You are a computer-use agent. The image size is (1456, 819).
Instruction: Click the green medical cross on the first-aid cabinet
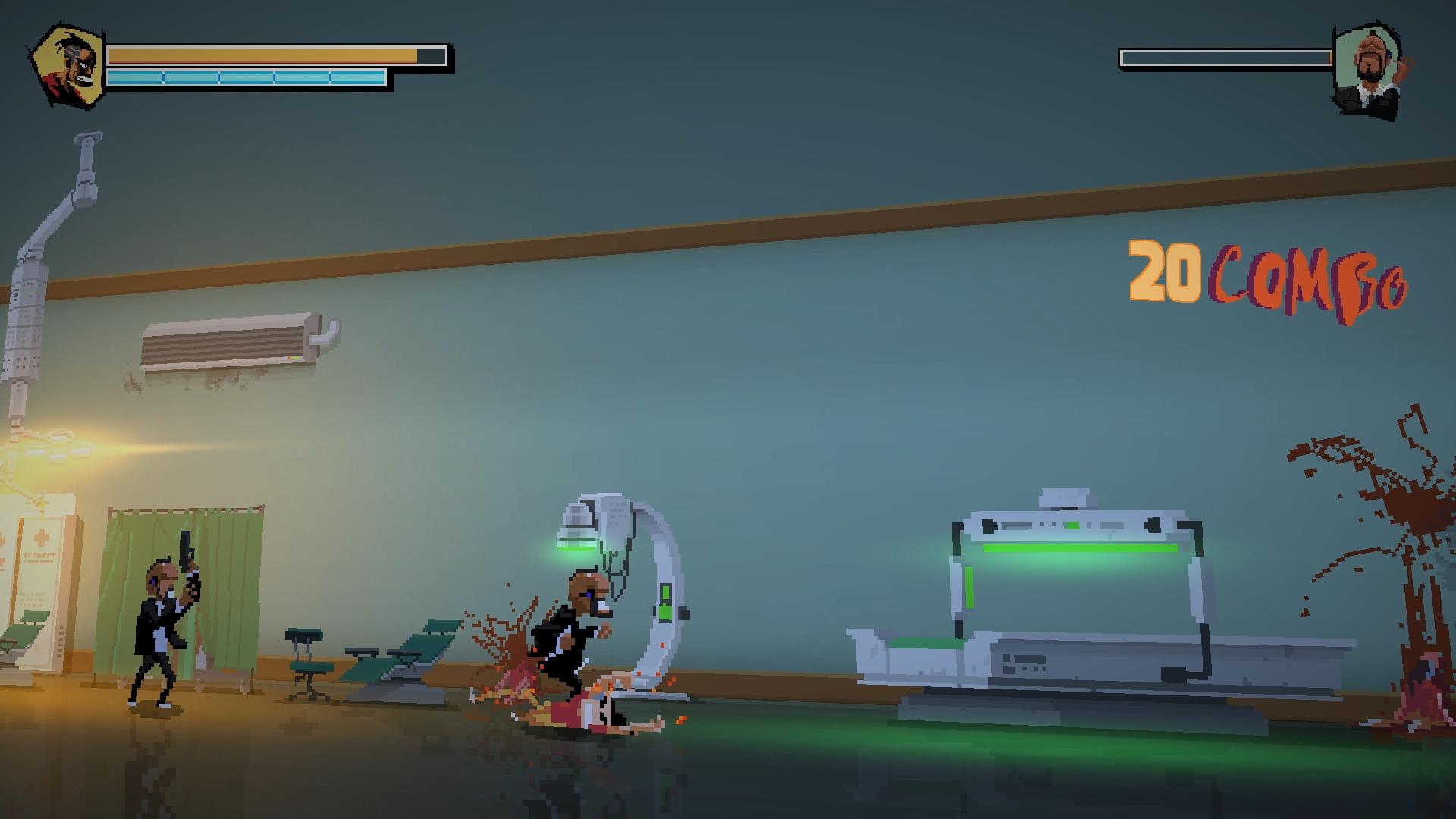pyautogui.click(x=40, y=538)
